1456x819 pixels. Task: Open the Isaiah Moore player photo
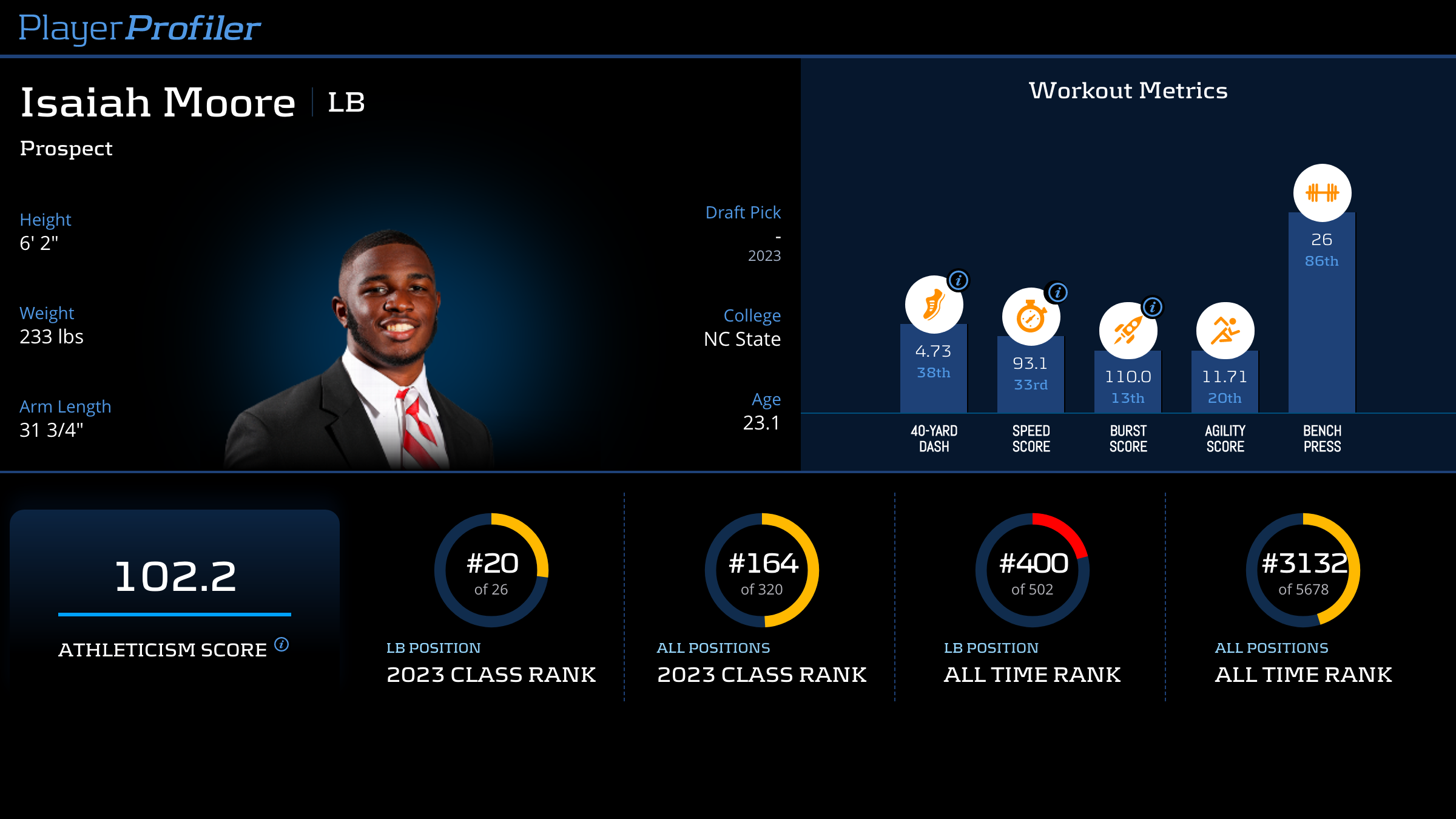pos(377,352)
